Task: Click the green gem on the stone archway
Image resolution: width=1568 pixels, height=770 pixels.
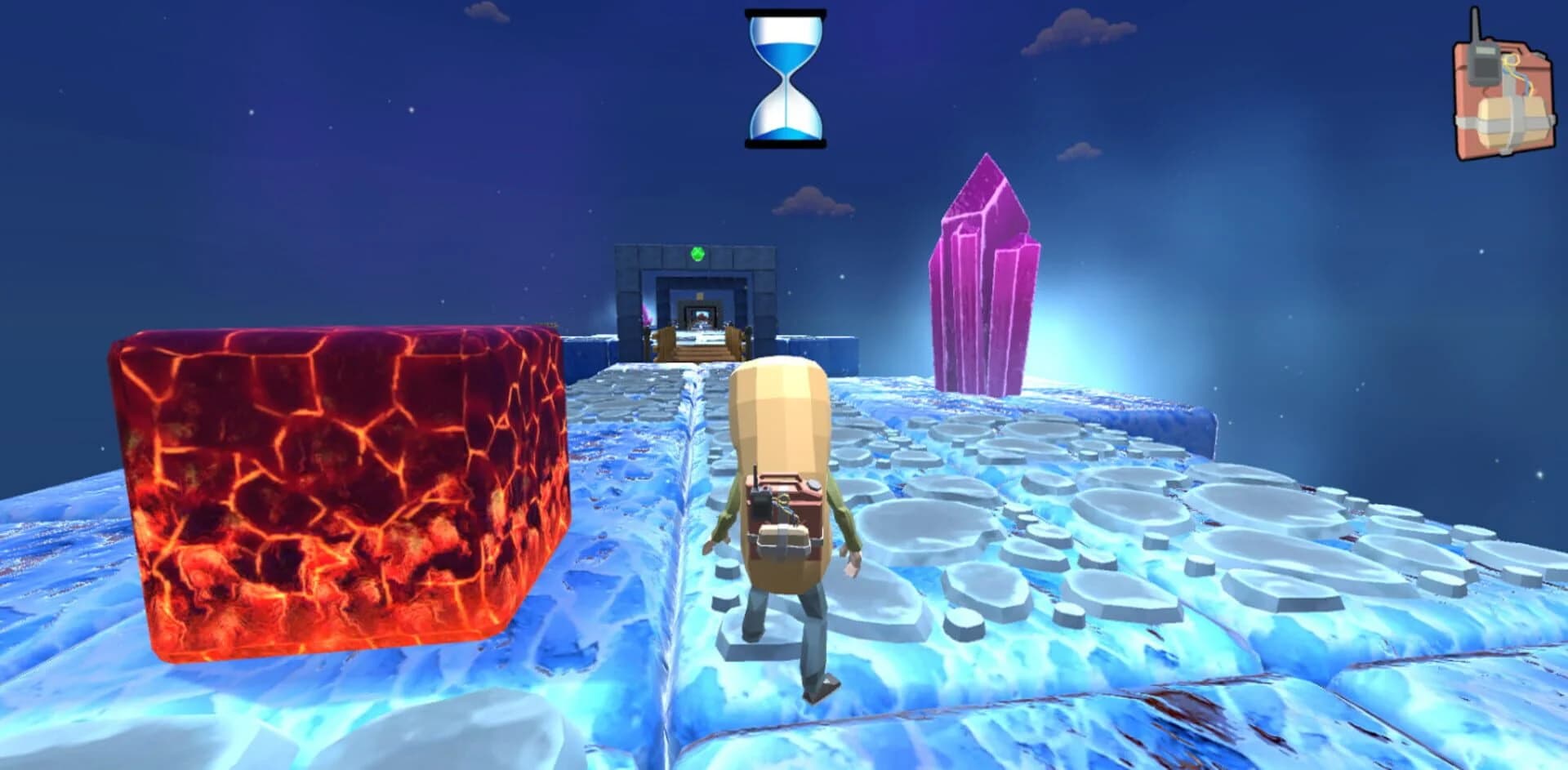Action: pos(697,254)
